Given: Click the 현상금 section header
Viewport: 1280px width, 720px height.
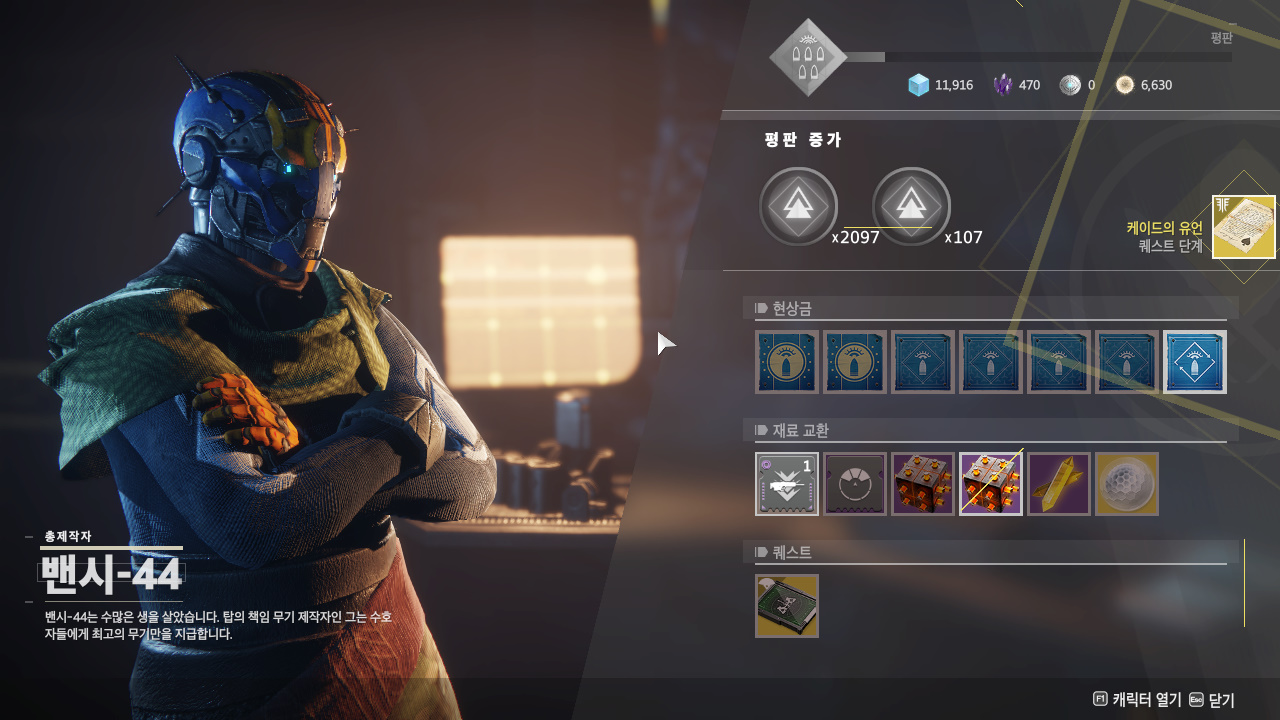Looking at the screenshot, I should tap(792, 308).
